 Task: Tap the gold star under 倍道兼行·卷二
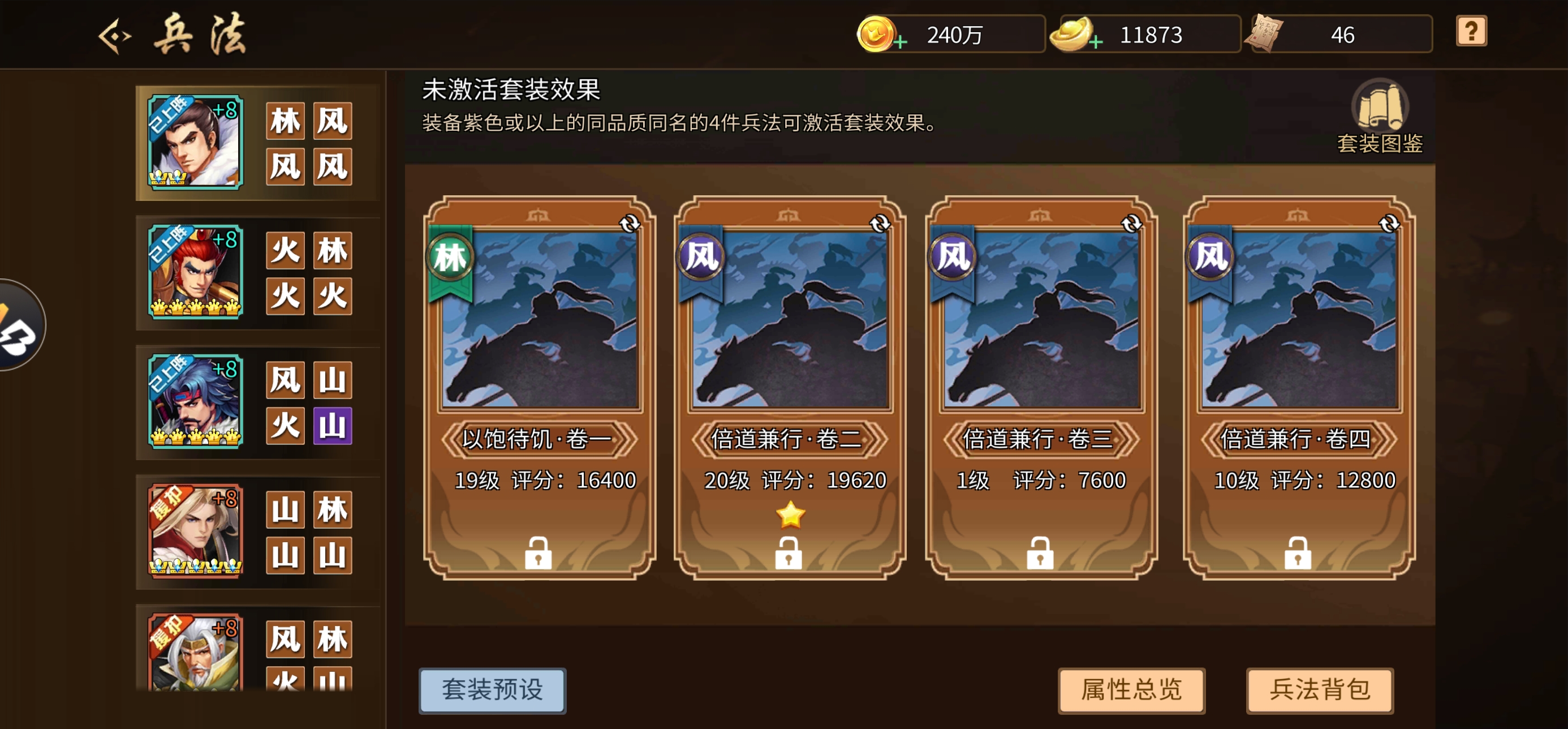point(789,515)
